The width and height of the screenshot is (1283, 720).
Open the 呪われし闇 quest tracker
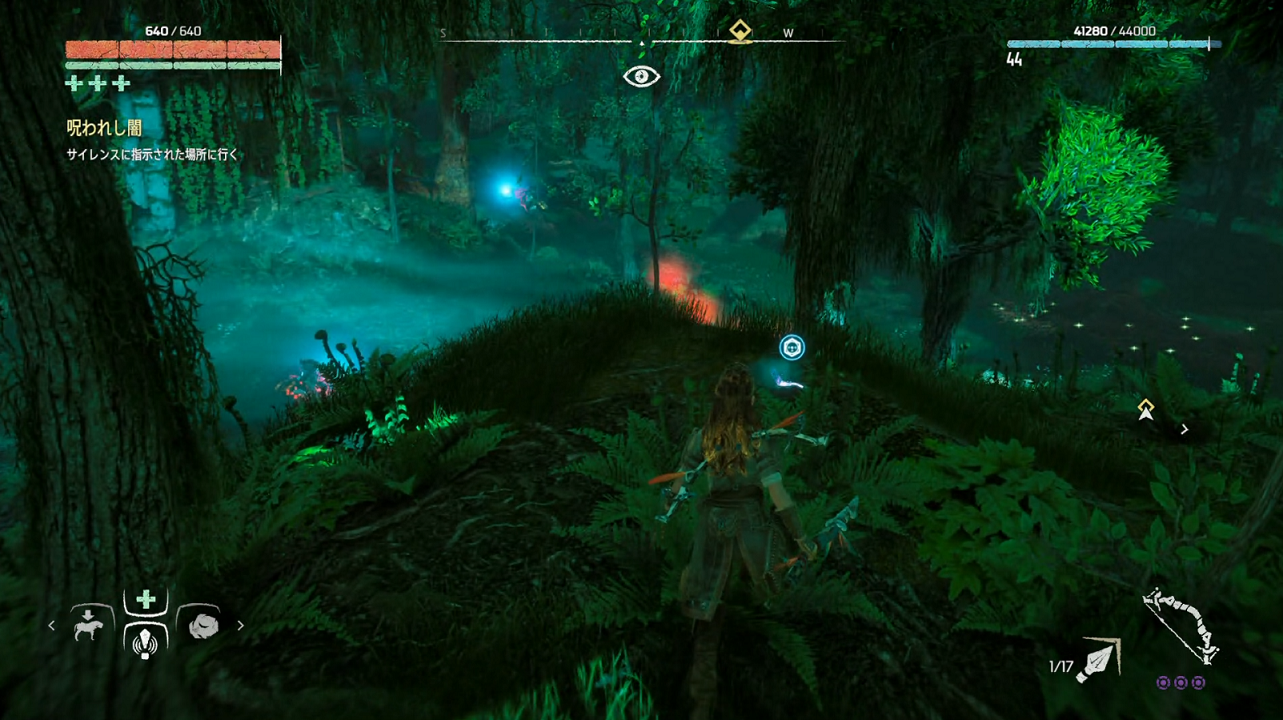104,128
